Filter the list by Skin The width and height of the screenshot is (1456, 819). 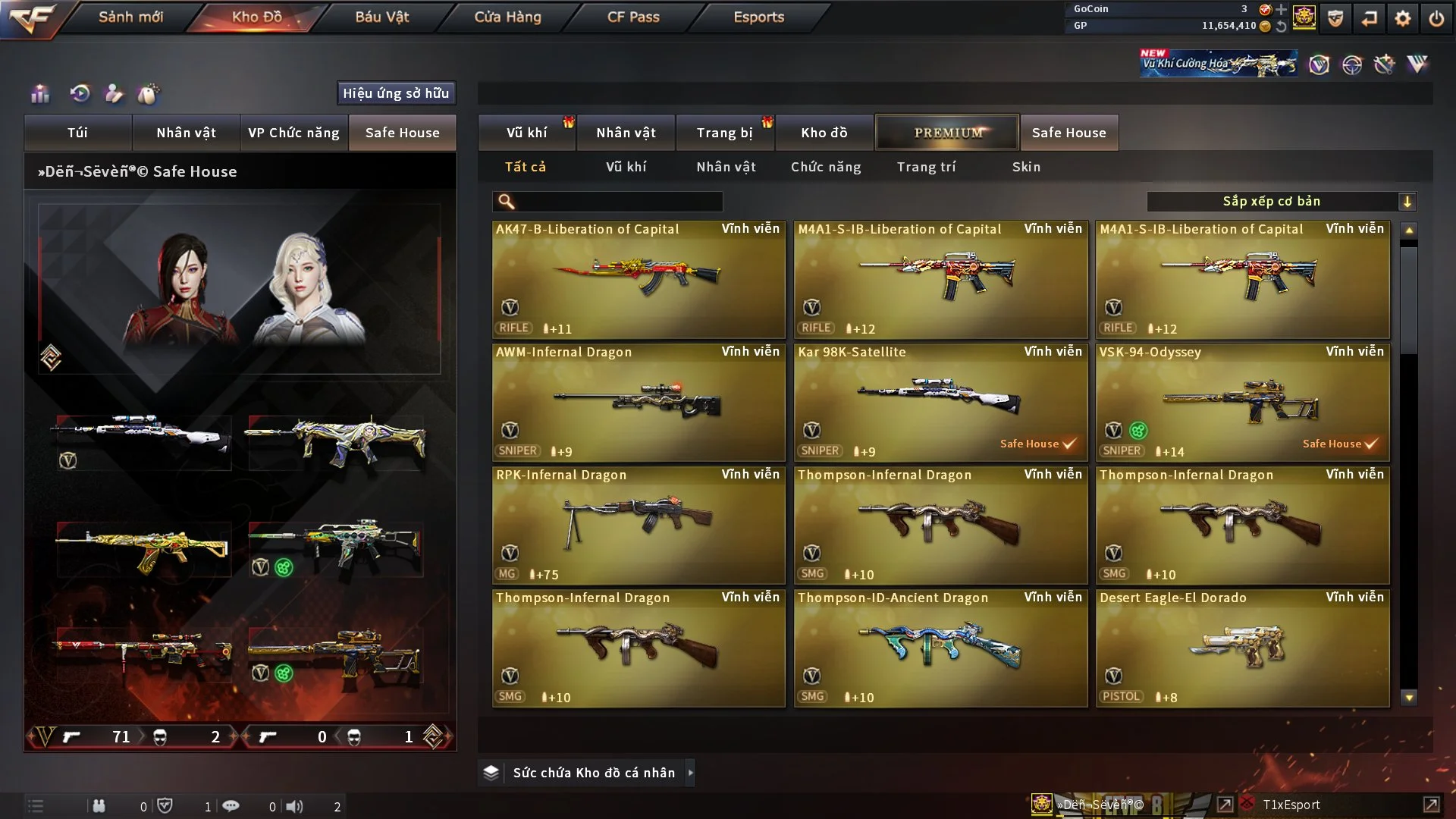pos(1026,167)
